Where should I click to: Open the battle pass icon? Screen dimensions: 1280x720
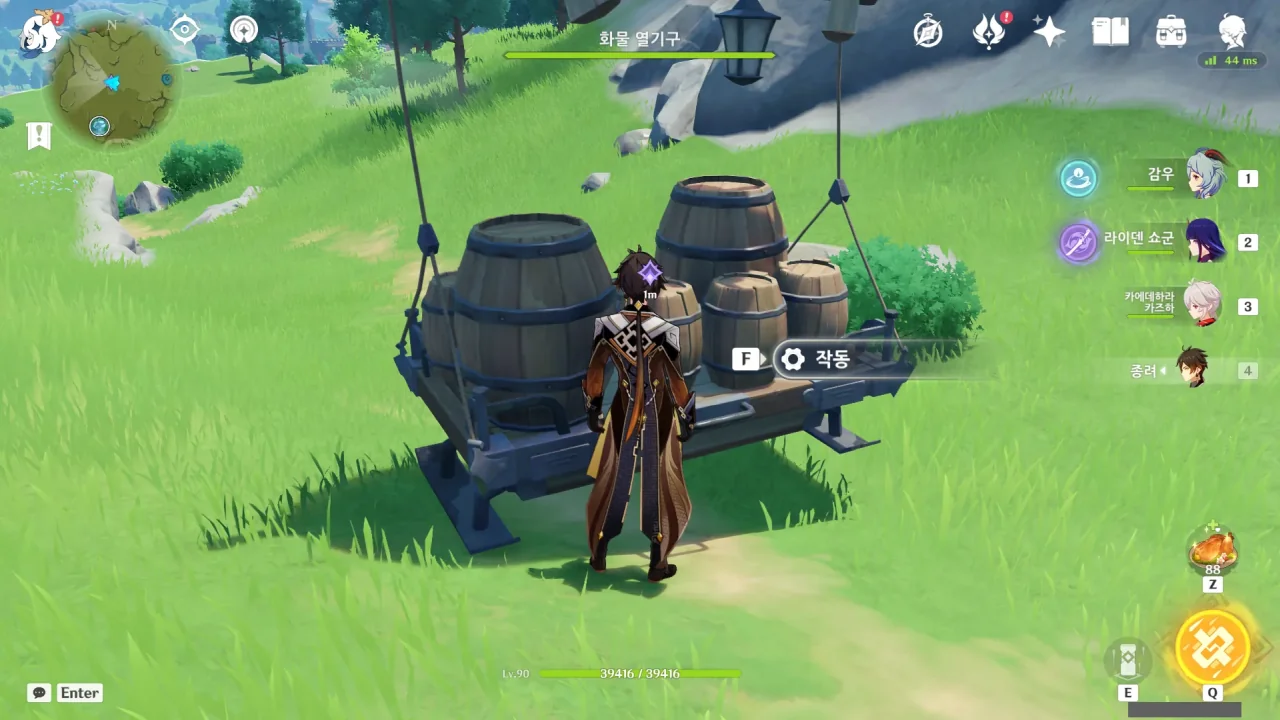[989, 32]
